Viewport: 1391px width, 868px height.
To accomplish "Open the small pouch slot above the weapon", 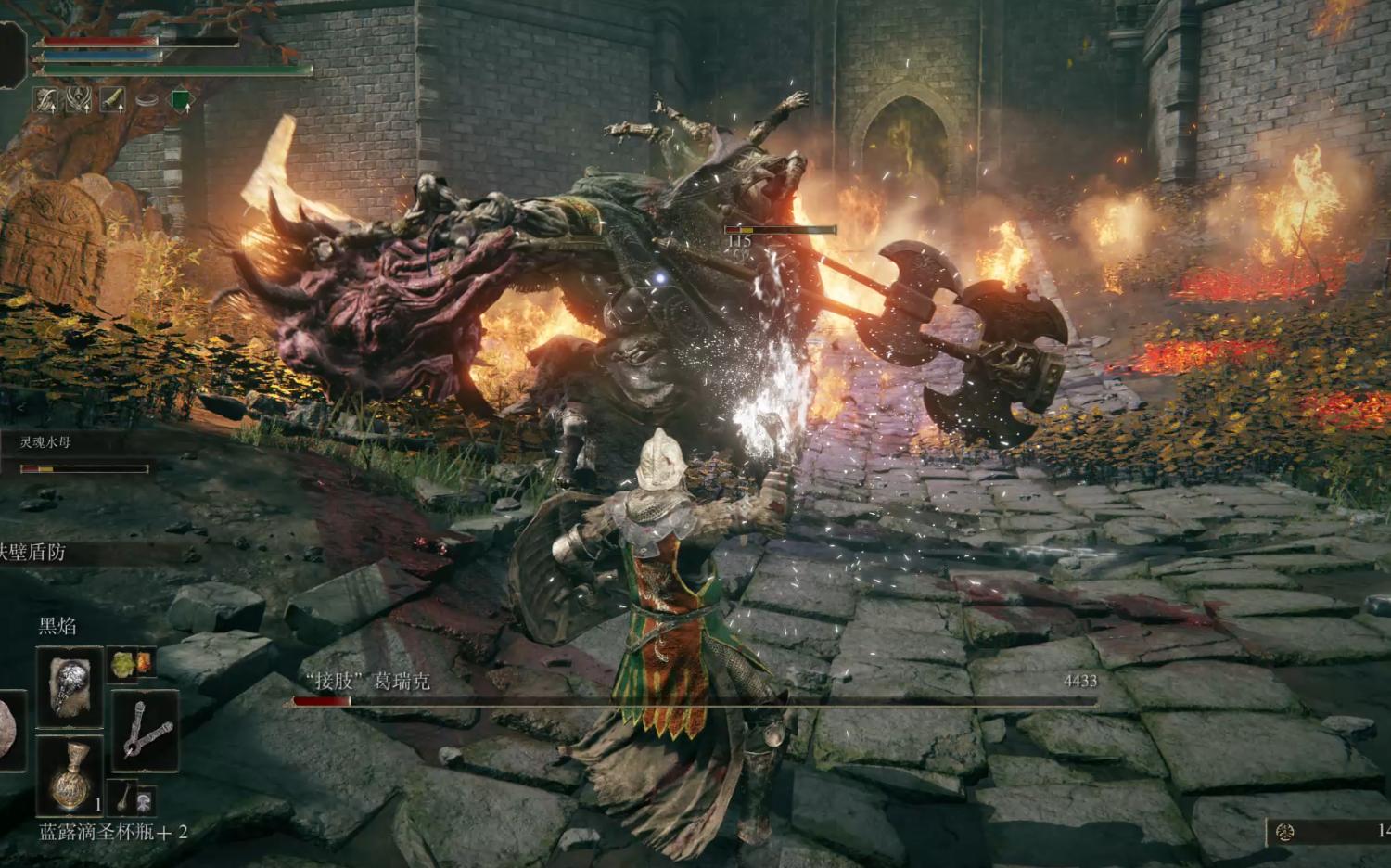I will 134,663.
